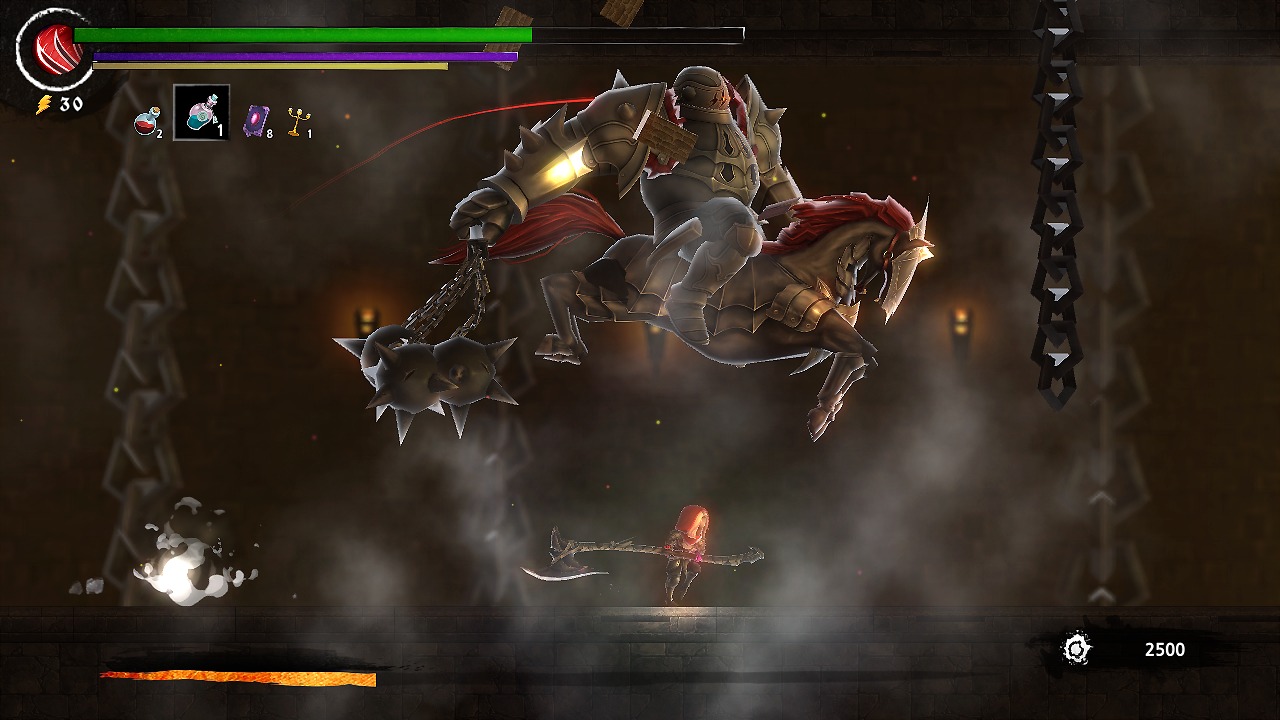
Task: Click the white currency splatter icon
Action: (1076, 649)
